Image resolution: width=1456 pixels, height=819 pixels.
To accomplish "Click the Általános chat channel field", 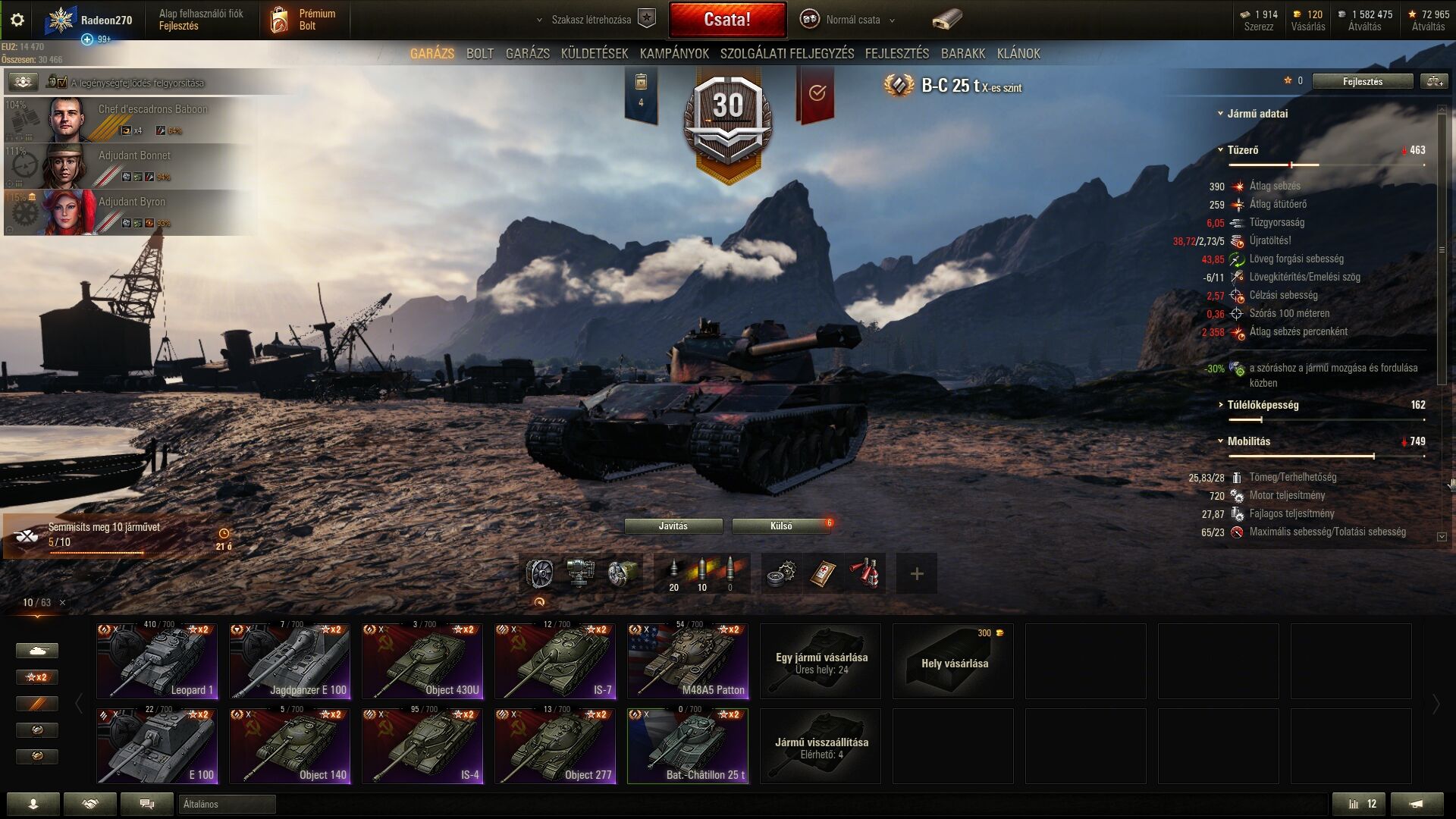I will pos(227,805).
